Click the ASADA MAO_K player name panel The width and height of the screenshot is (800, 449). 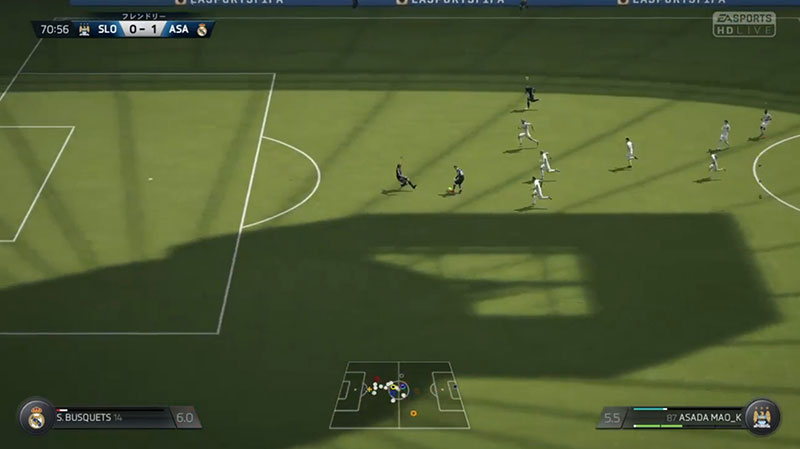coord(688,417)
